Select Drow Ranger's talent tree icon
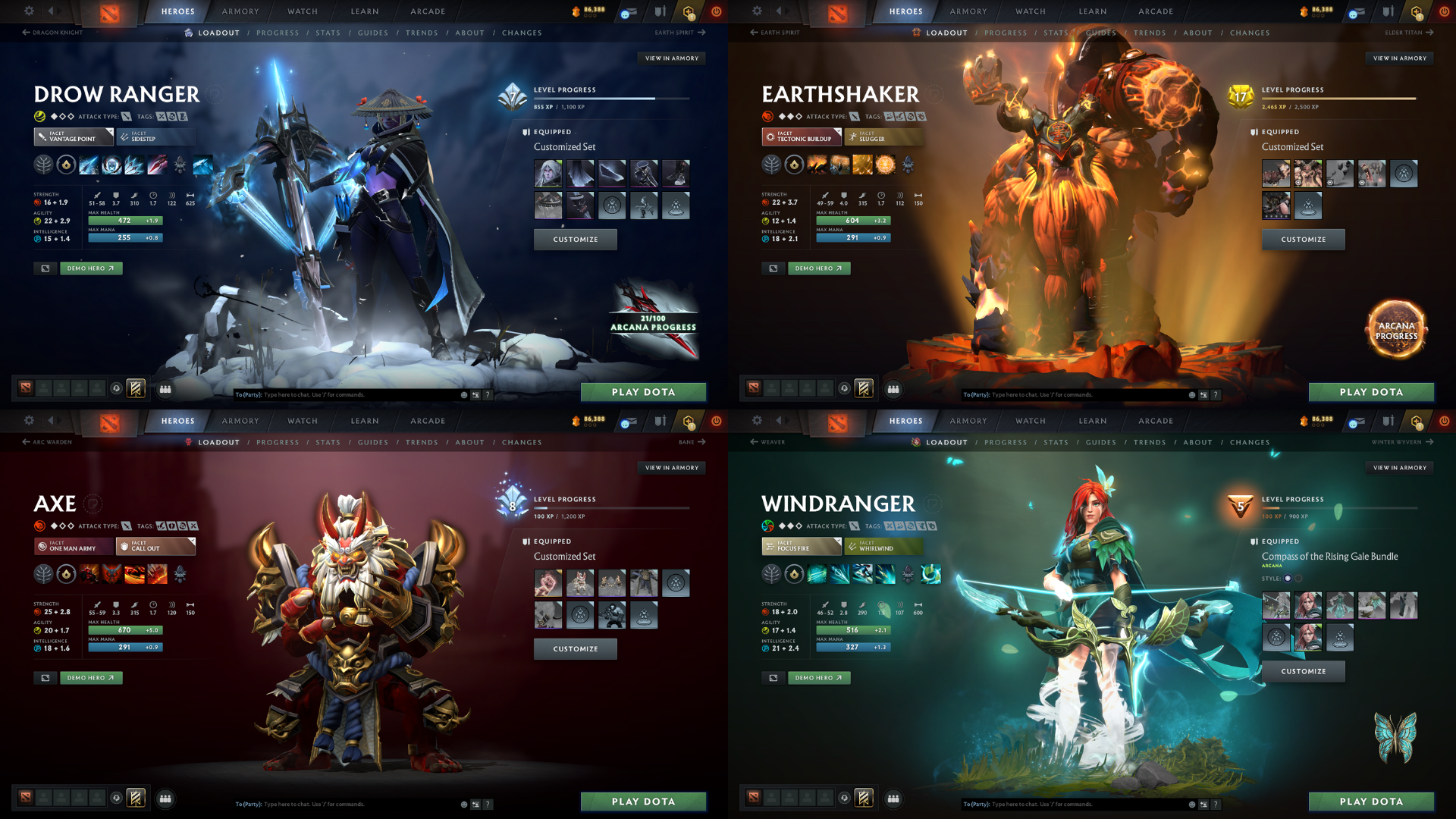Viewport: 1456px width, 819px height. click(x=44, y=165)
